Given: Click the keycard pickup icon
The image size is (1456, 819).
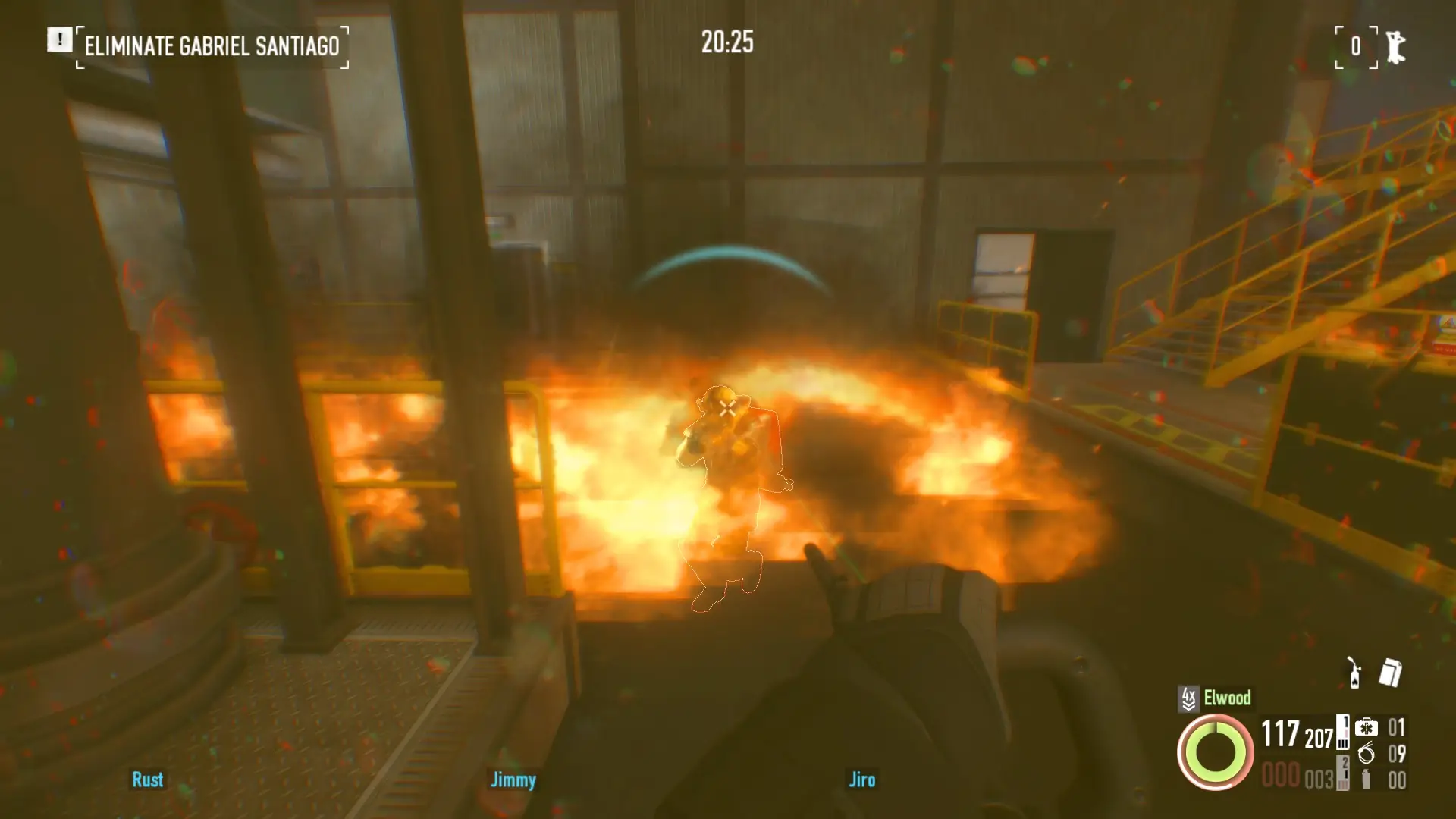Looking at the screenshot, I should click(1390, 673).
